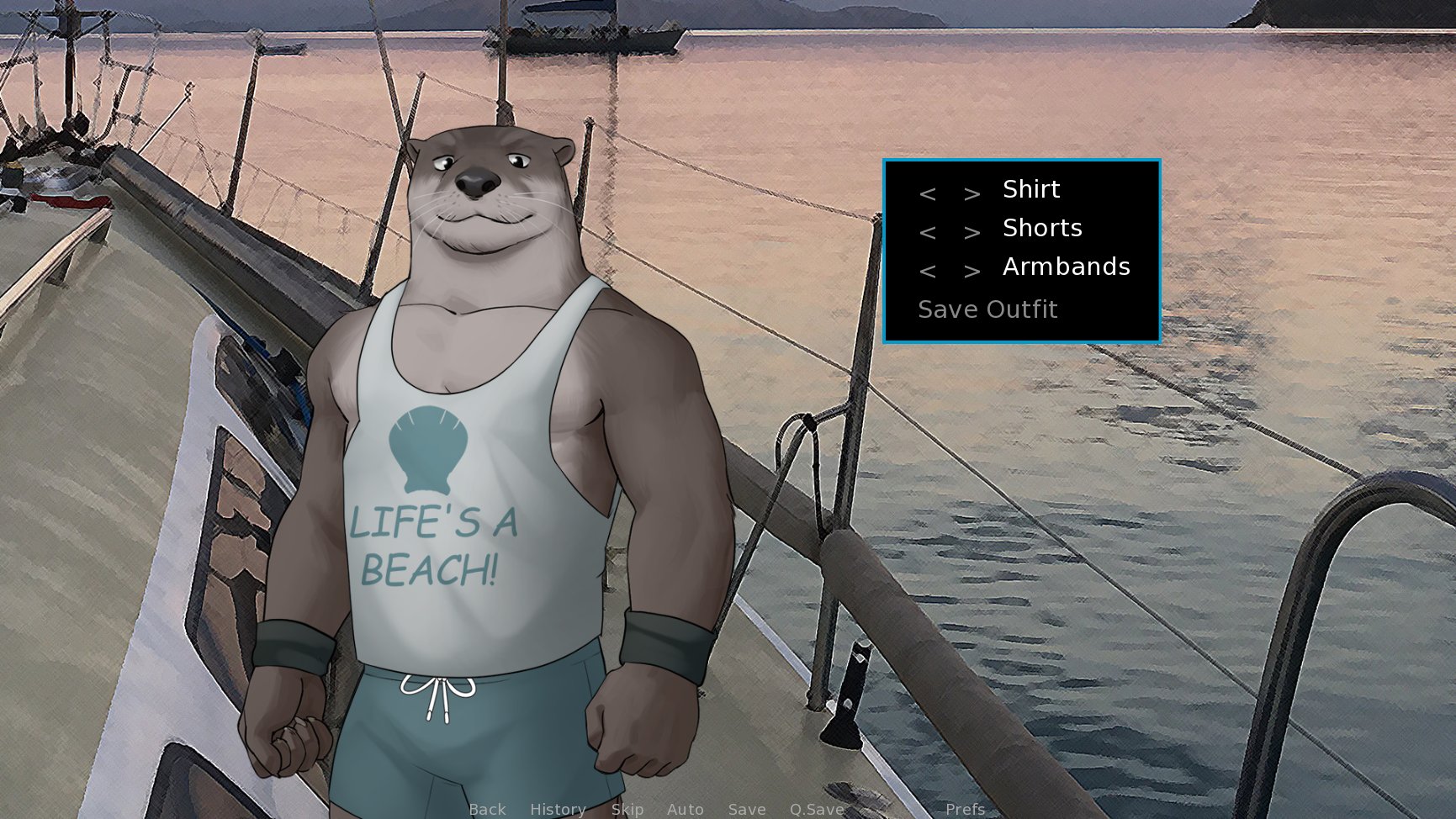Click the Shorts label in the outfit panel
The width and height of the screenshot is (1456, 819).
[1042, 227]
